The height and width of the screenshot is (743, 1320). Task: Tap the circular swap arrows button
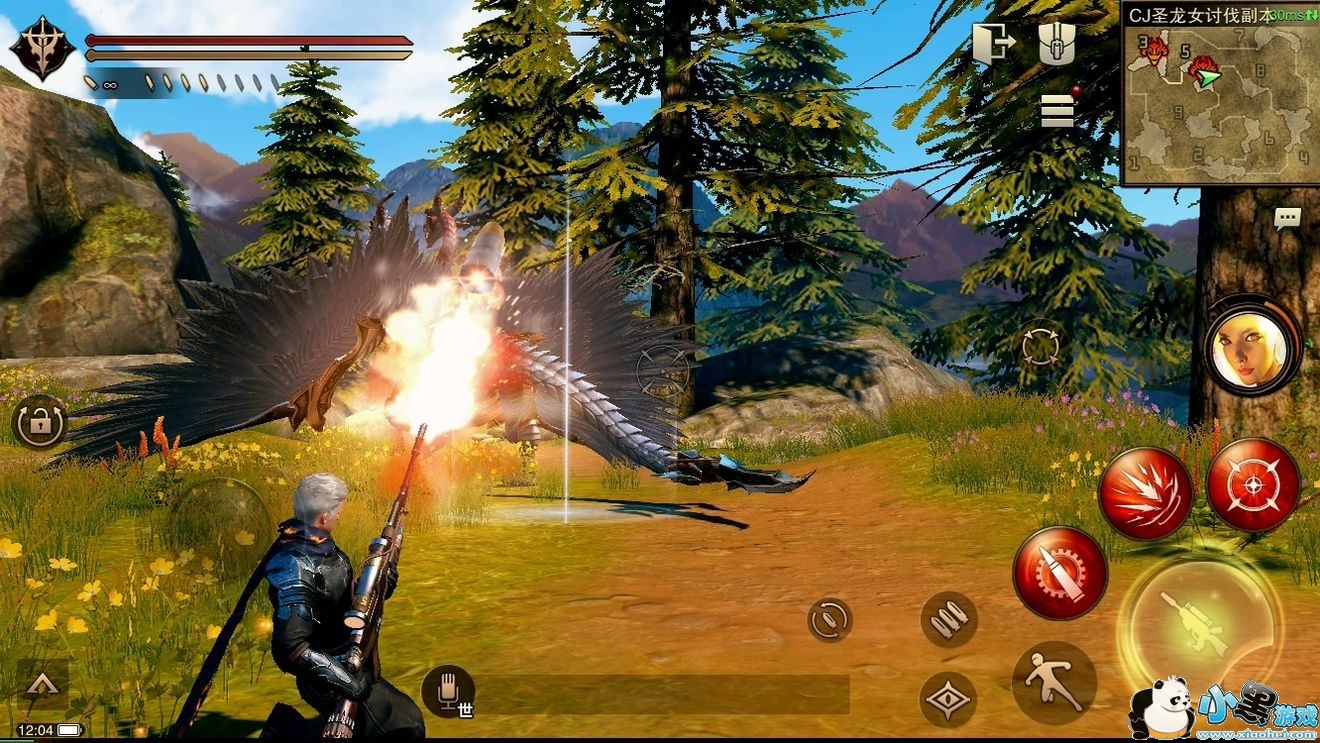[830, 620]
